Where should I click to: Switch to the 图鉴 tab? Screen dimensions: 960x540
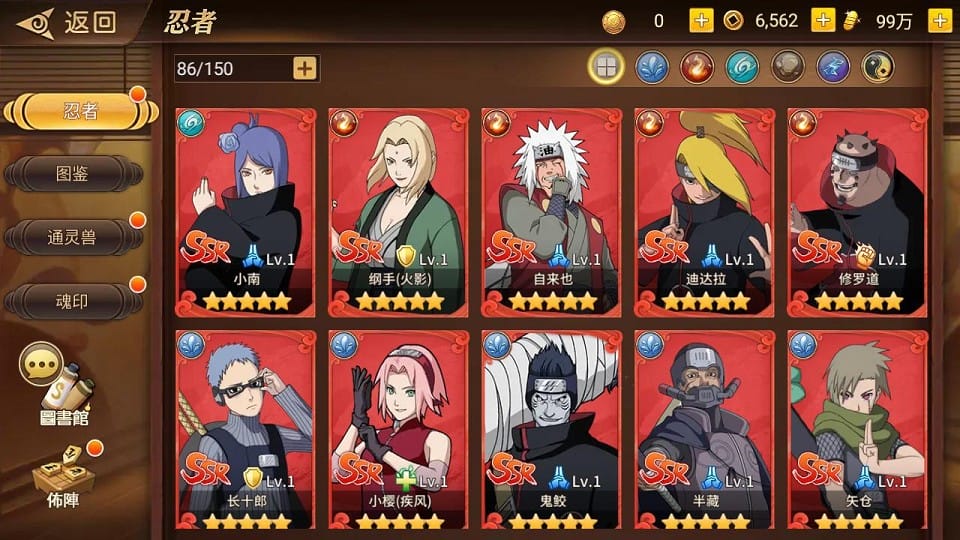click(72, 174)
